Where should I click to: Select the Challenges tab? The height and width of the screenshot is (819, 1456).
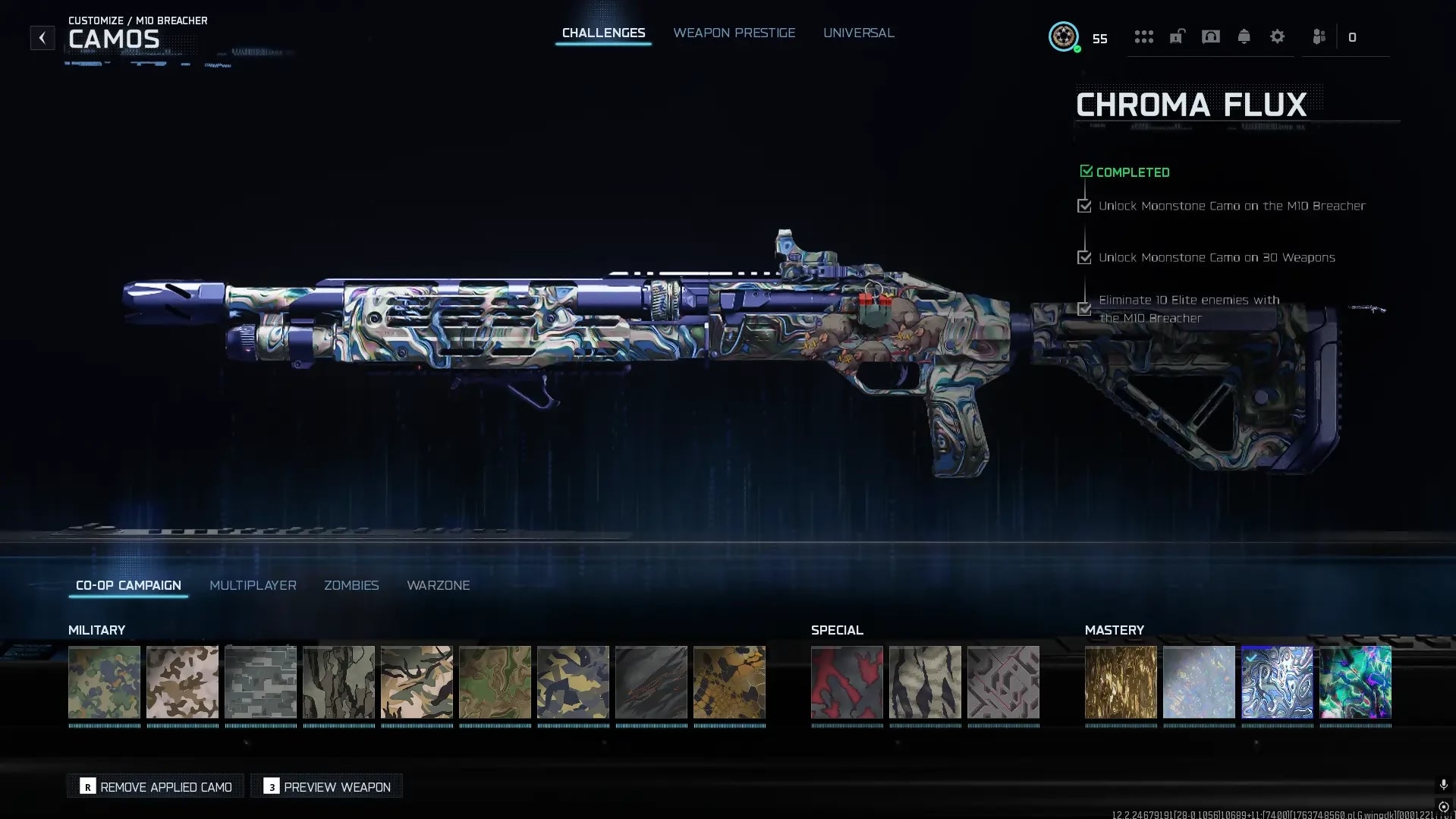[x=603, y=33]
